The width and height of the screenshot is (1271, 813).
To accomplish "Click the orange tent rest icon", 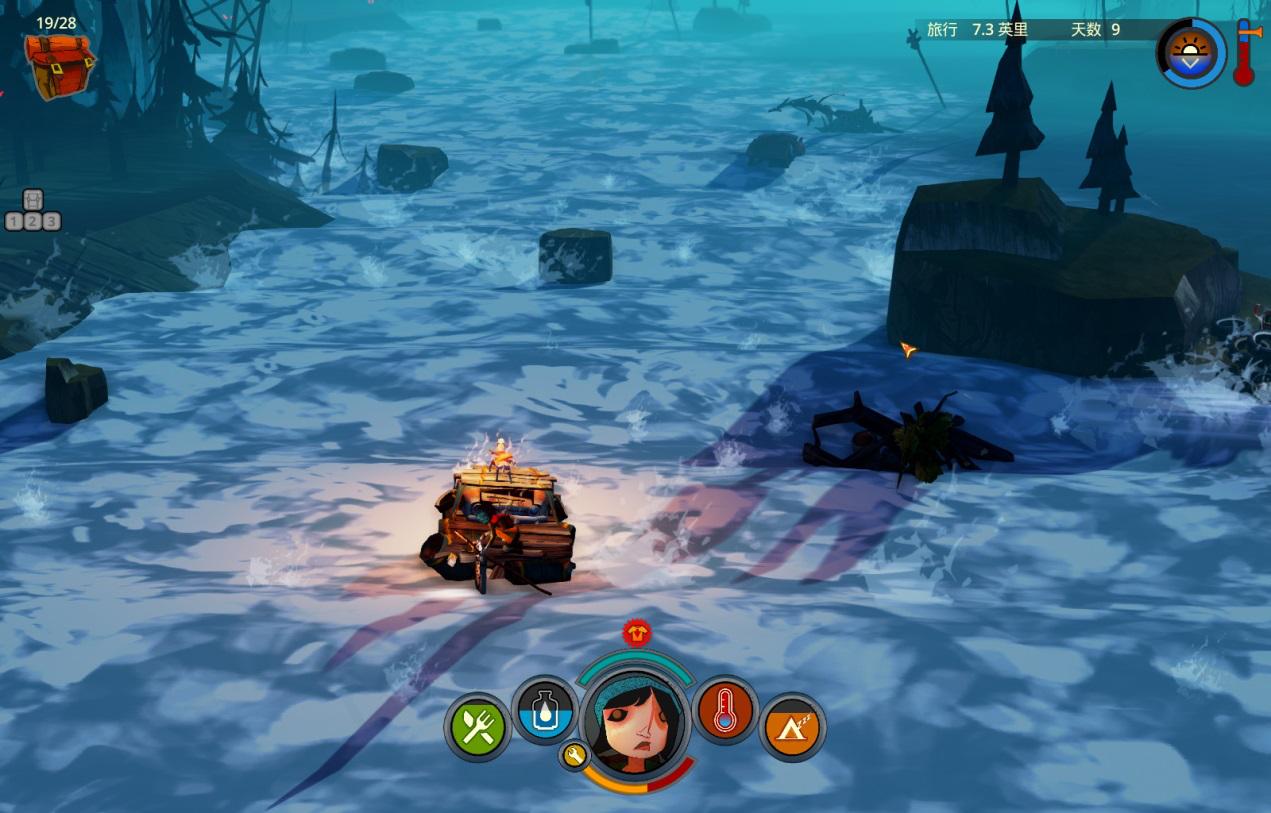I will click(793, 727).
